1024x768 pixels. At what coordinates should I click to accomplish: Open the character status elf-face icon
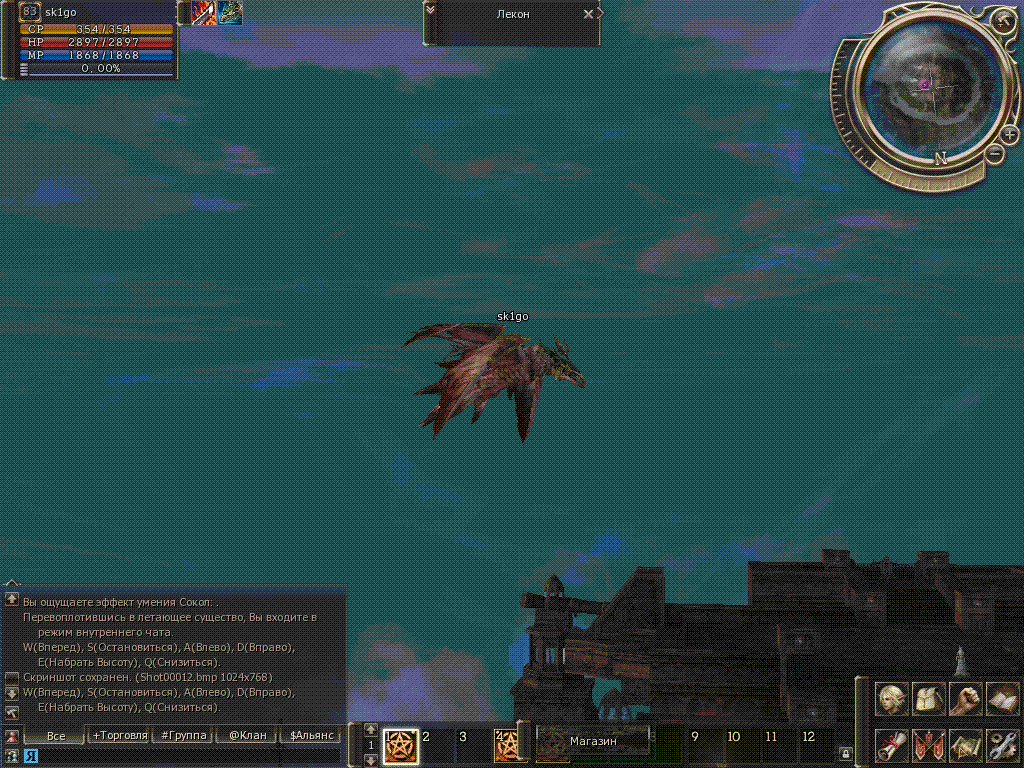pos(892,699)
